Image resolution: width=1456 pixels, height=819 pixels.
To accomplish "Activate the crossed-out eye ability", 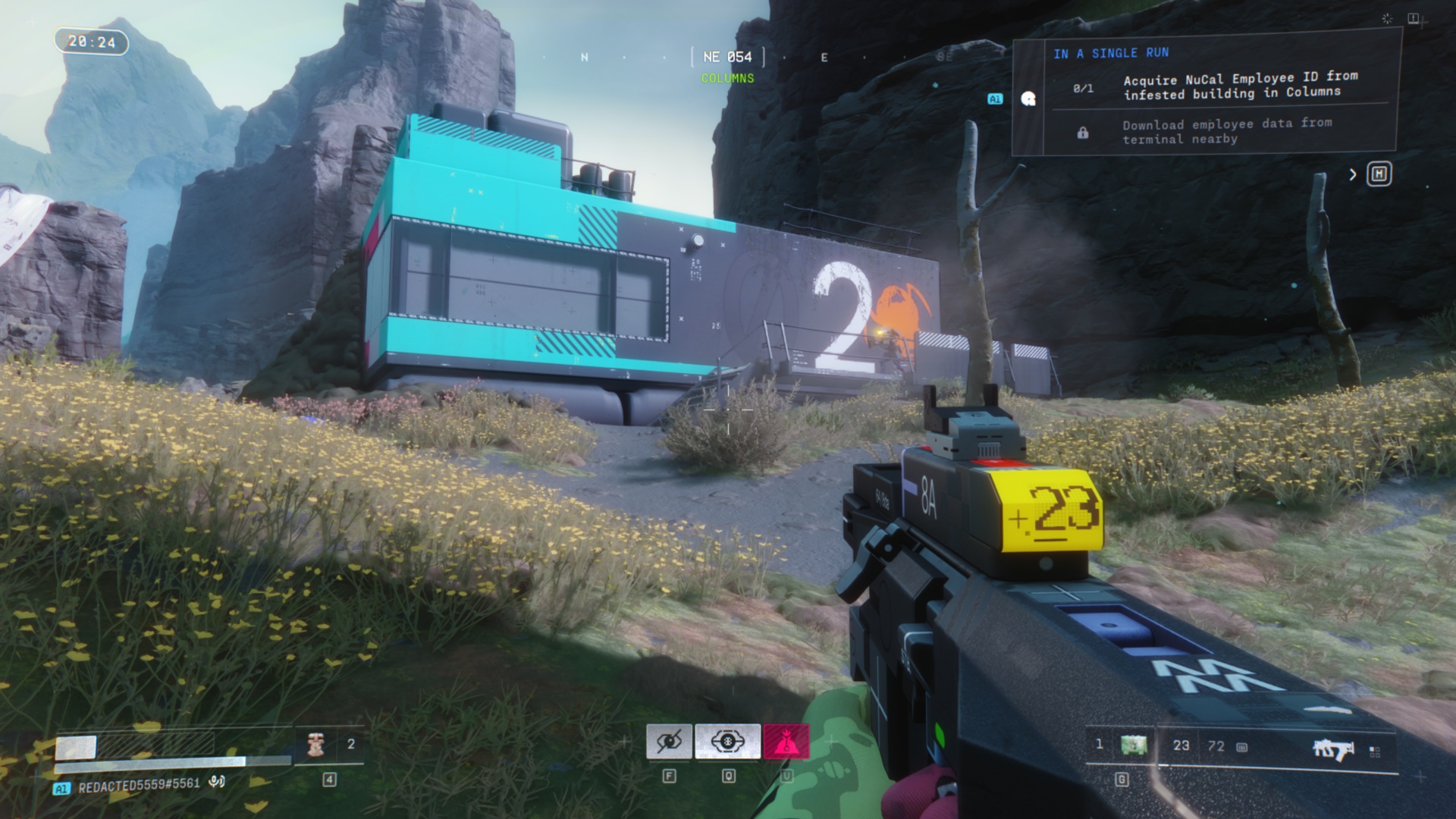I will click(669, 742).
